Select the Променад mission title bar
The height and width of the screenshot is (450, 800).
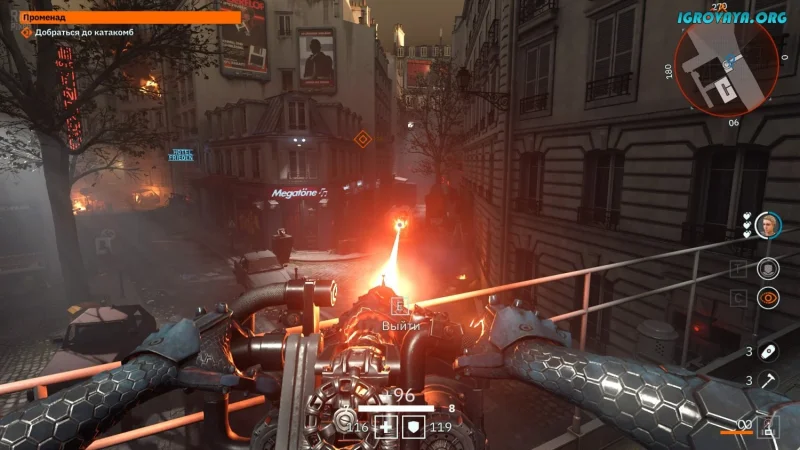pos(130,17)
